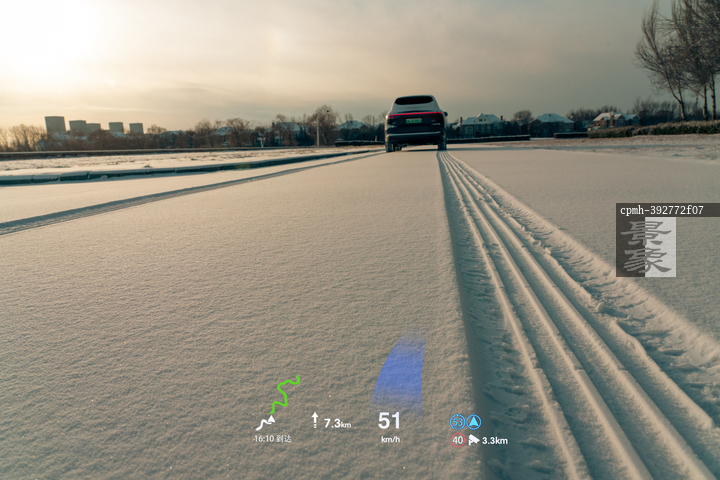Click the red 40 speed limit sign
This screenshot has width=720, height=480.
click(457, 439)
